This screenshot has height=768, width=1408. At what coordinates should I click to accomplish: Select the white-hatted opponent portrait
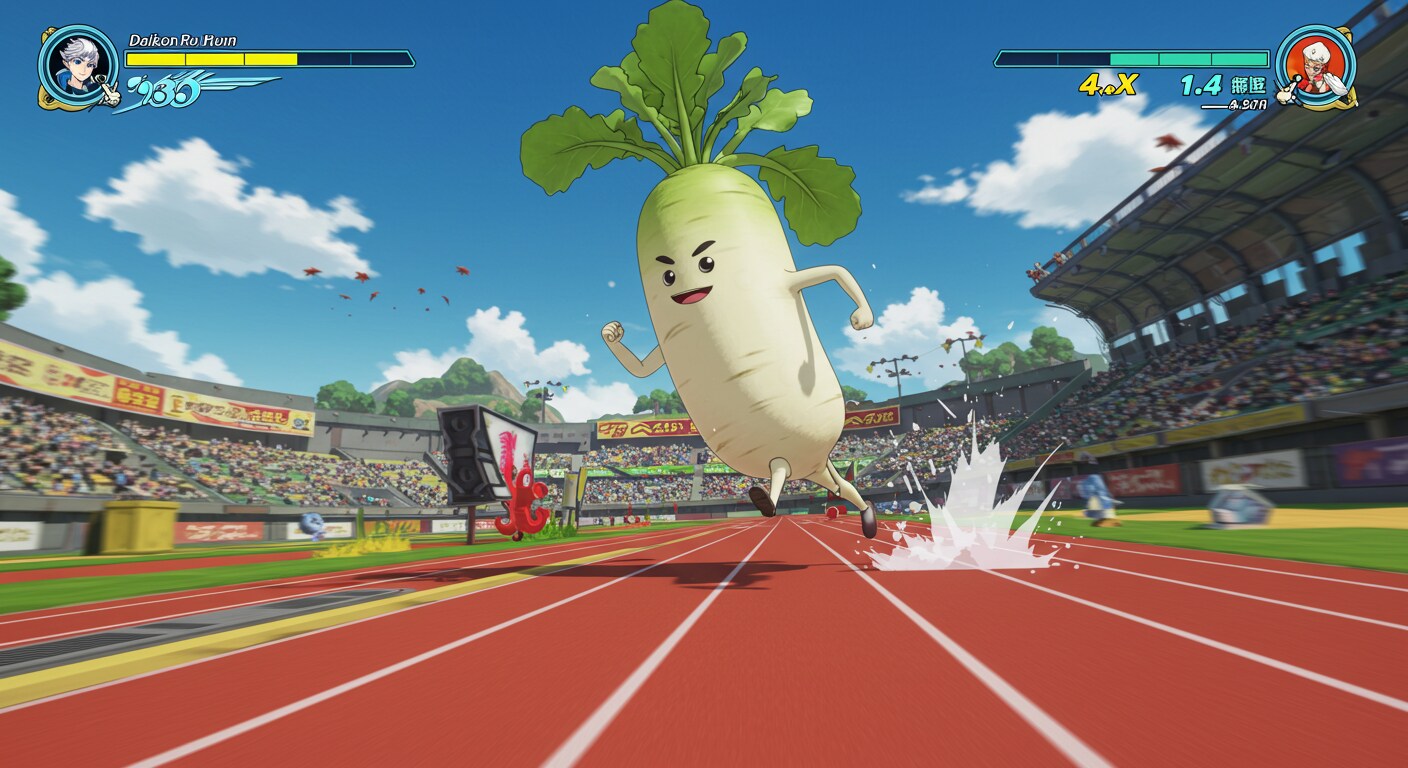pyautogui.click(x=1315, y=66)
